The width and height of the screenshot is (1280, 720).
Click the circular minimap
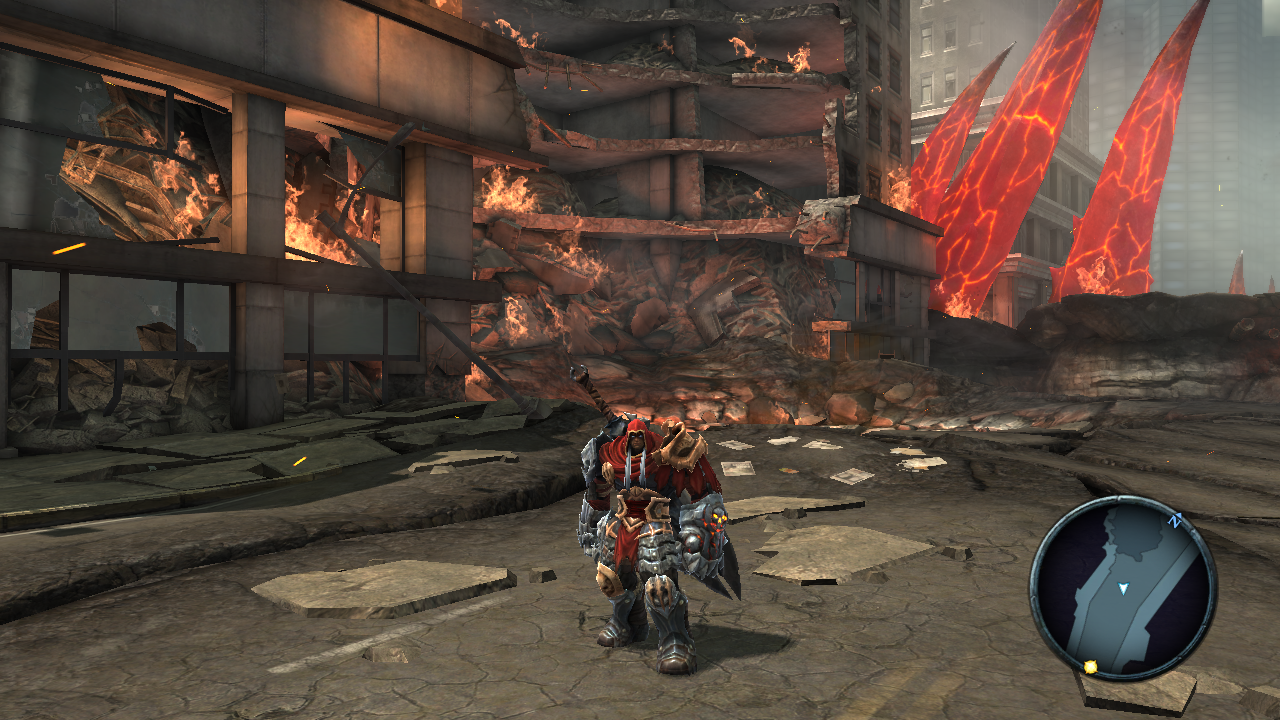click(x=1122, y=588)
